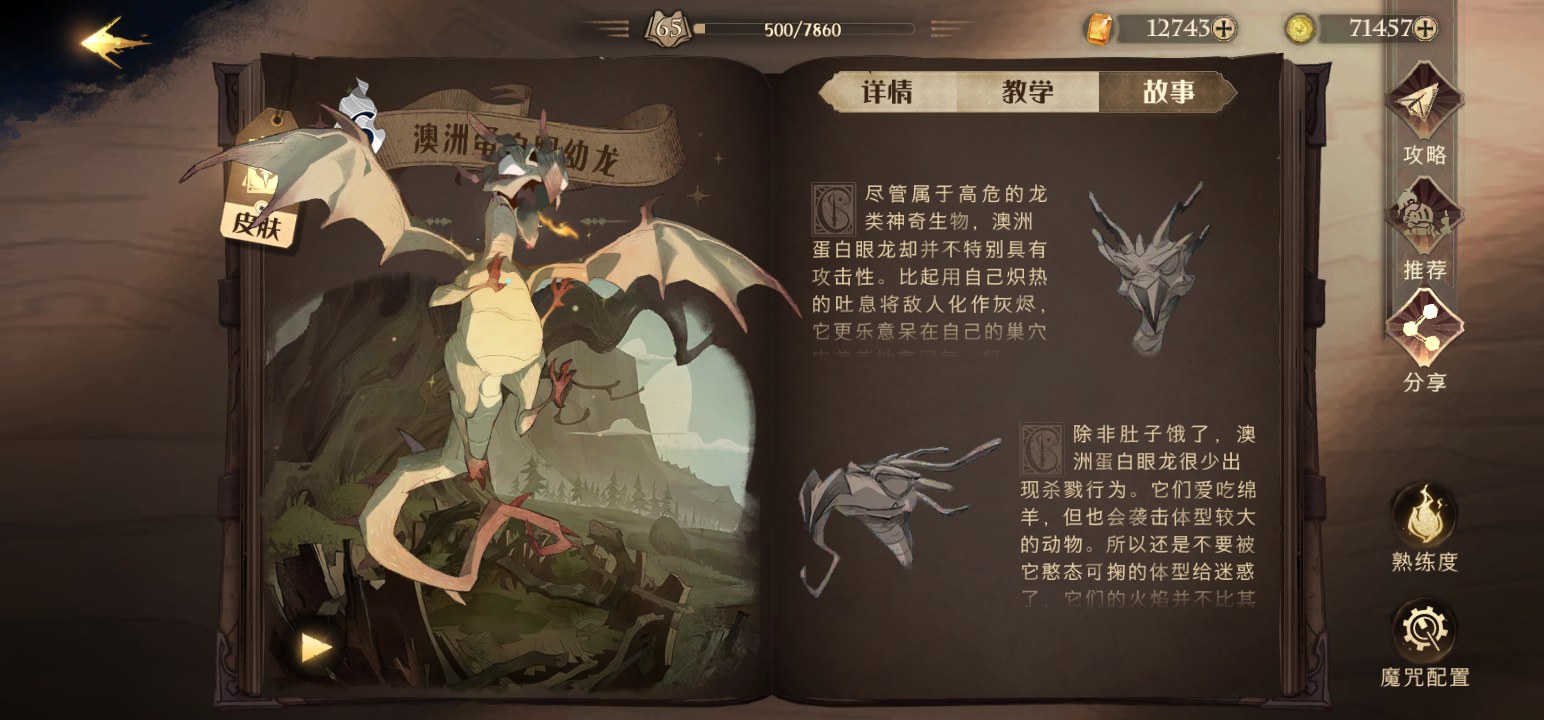
Task: Select the 故事 tab
Action: pos(1168,93)
